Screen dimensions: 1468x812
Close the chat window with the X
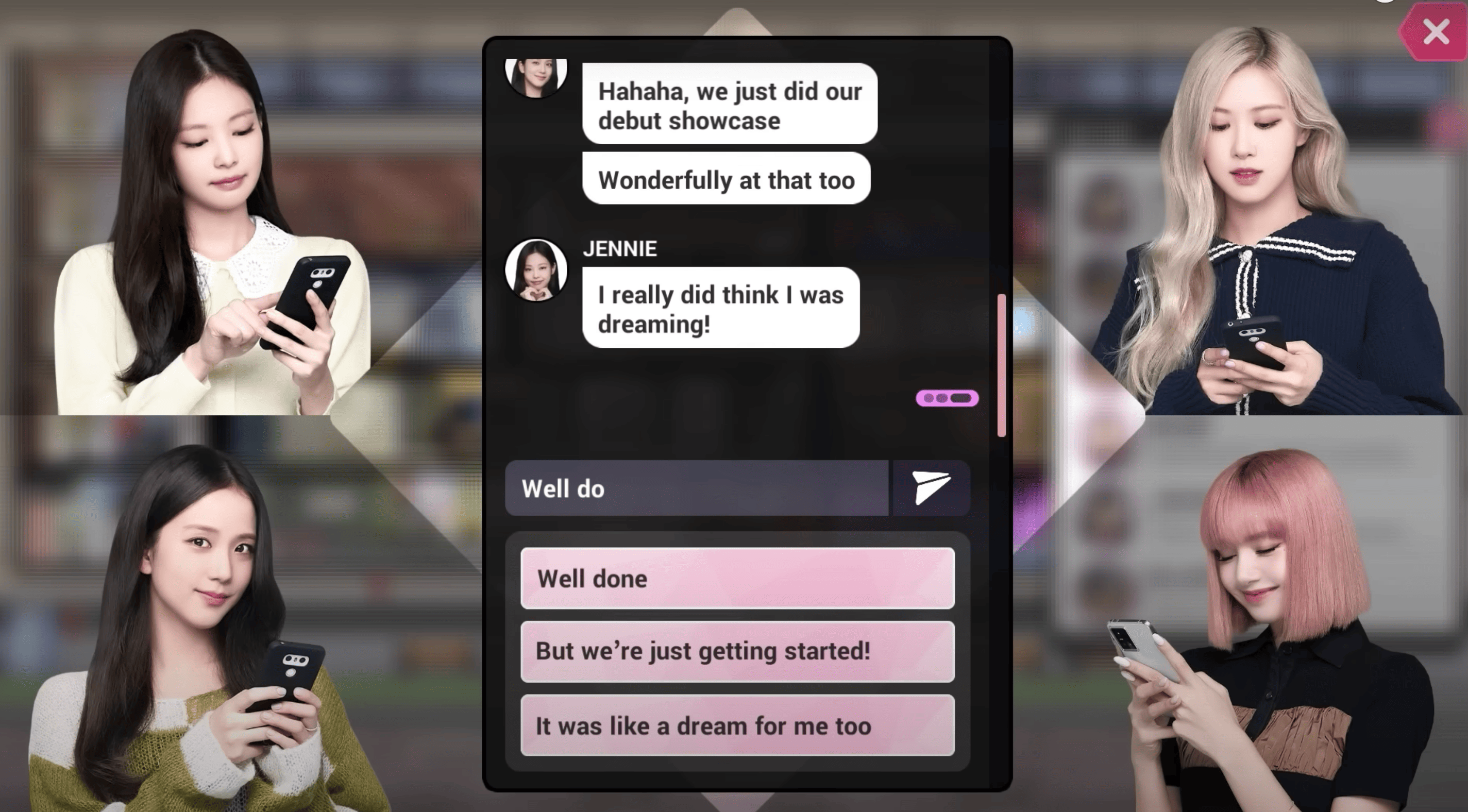(1437, 32)
